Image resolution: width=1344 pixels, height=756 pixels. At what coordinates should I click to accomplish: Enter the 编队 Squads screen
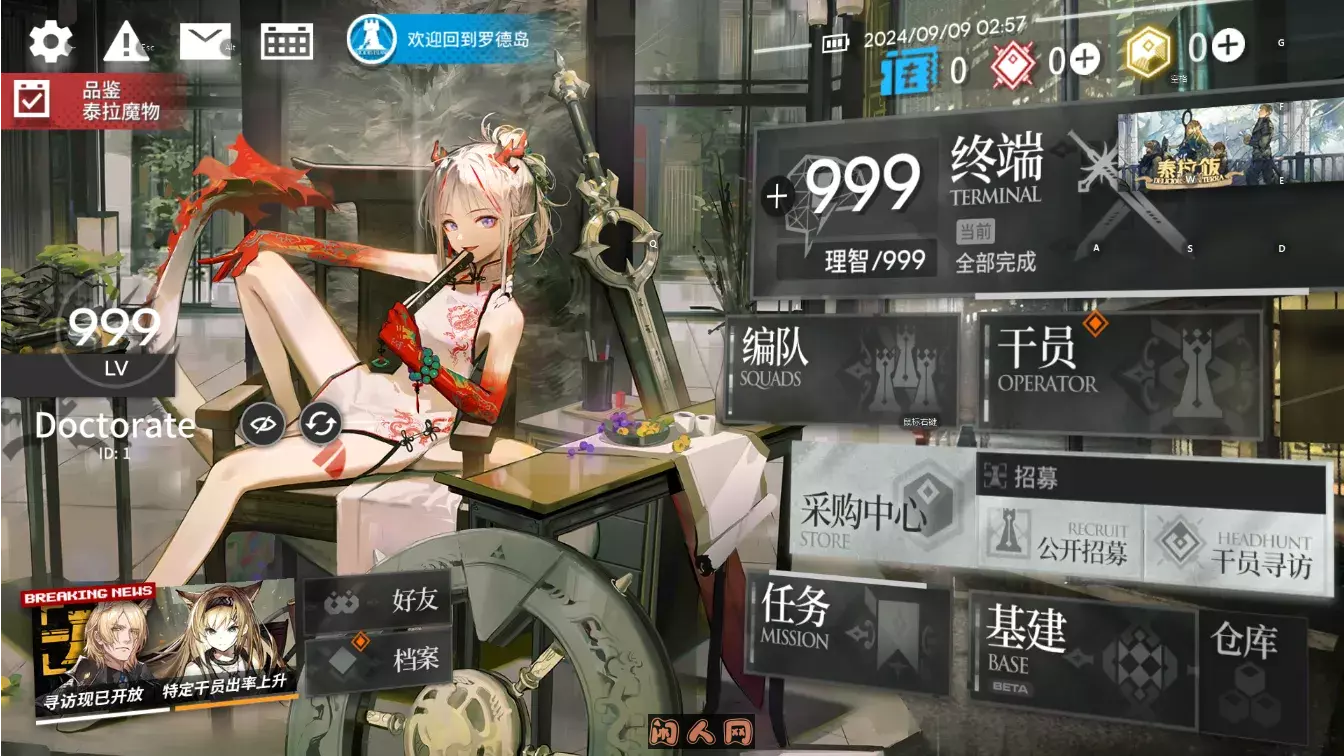point(840,370)
